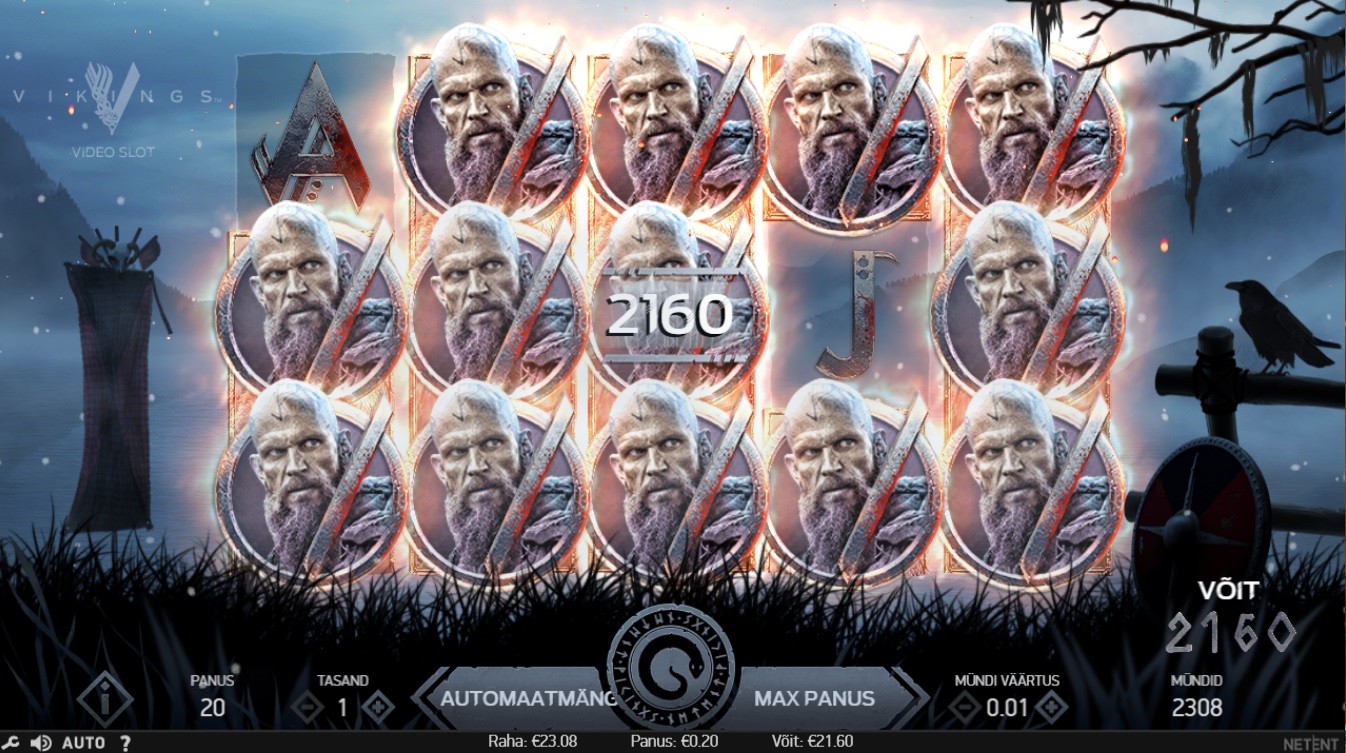Spin the reels with the serpent button
This screenshot has height=753, width=1346.
point(672,667)
